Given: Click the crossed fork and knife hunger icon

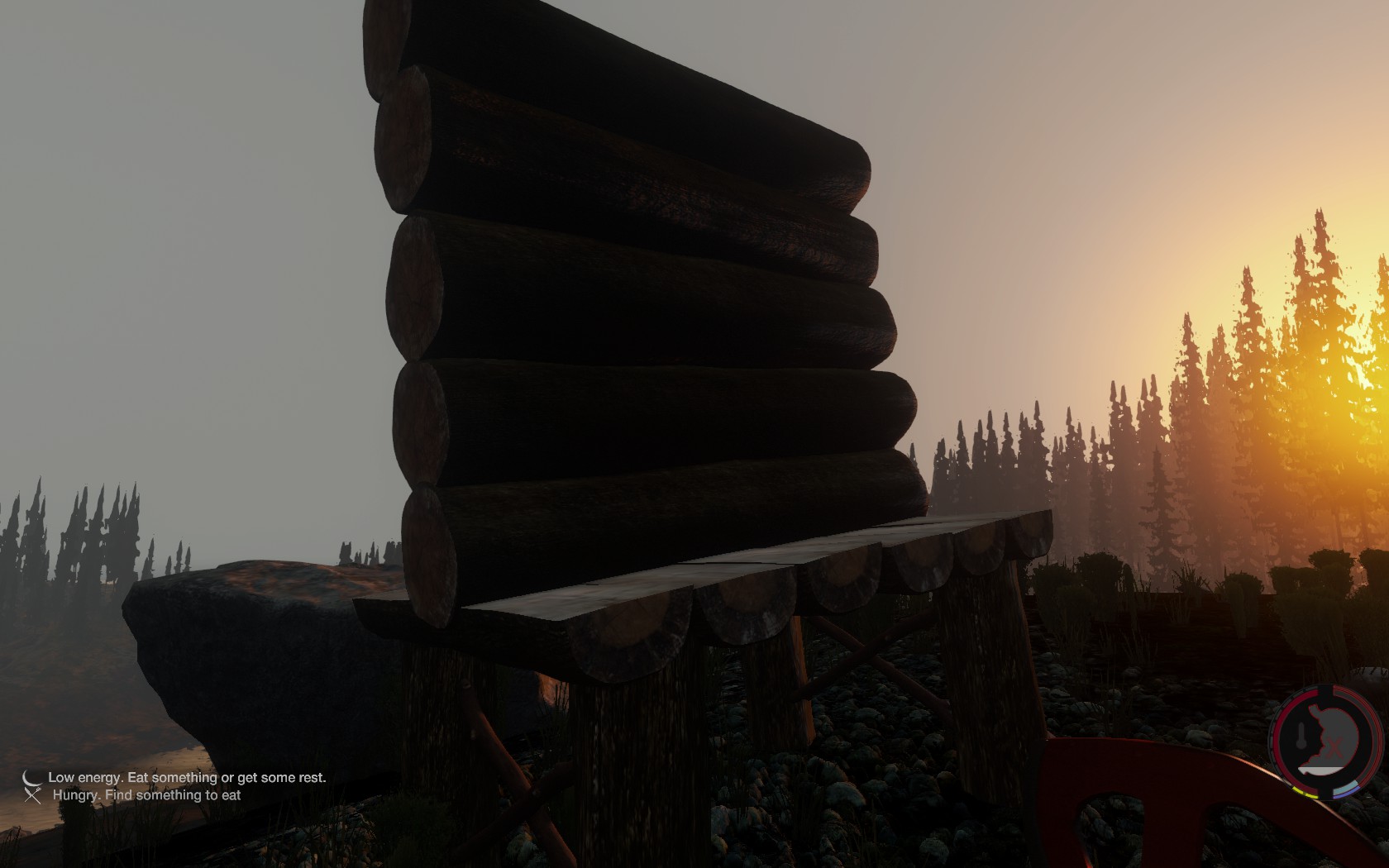Looking at the screenshot, I should 32,795.
